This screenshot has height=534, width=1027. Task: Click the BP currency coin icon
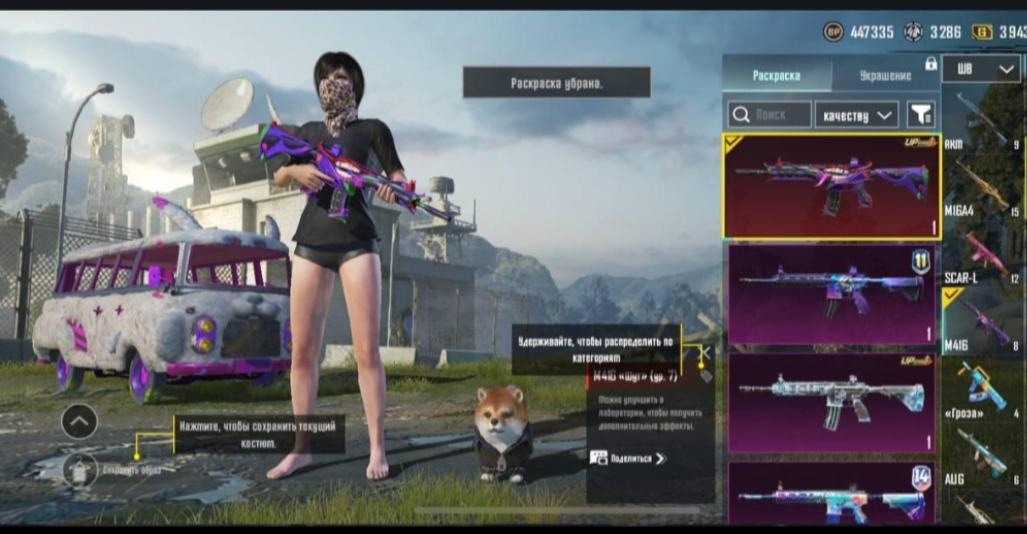click(833, 32)
